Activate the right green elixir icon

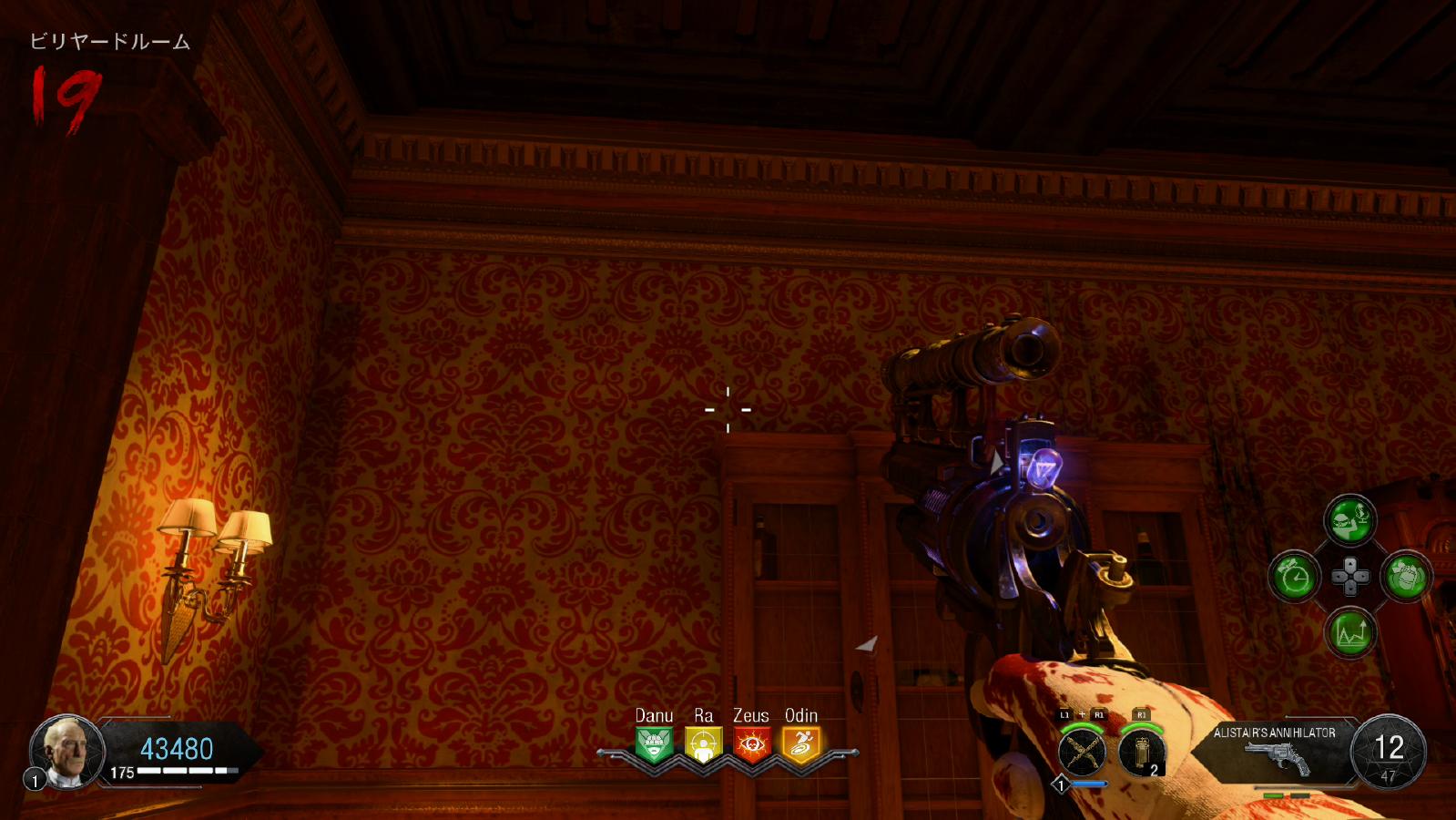coord(1406,576)
